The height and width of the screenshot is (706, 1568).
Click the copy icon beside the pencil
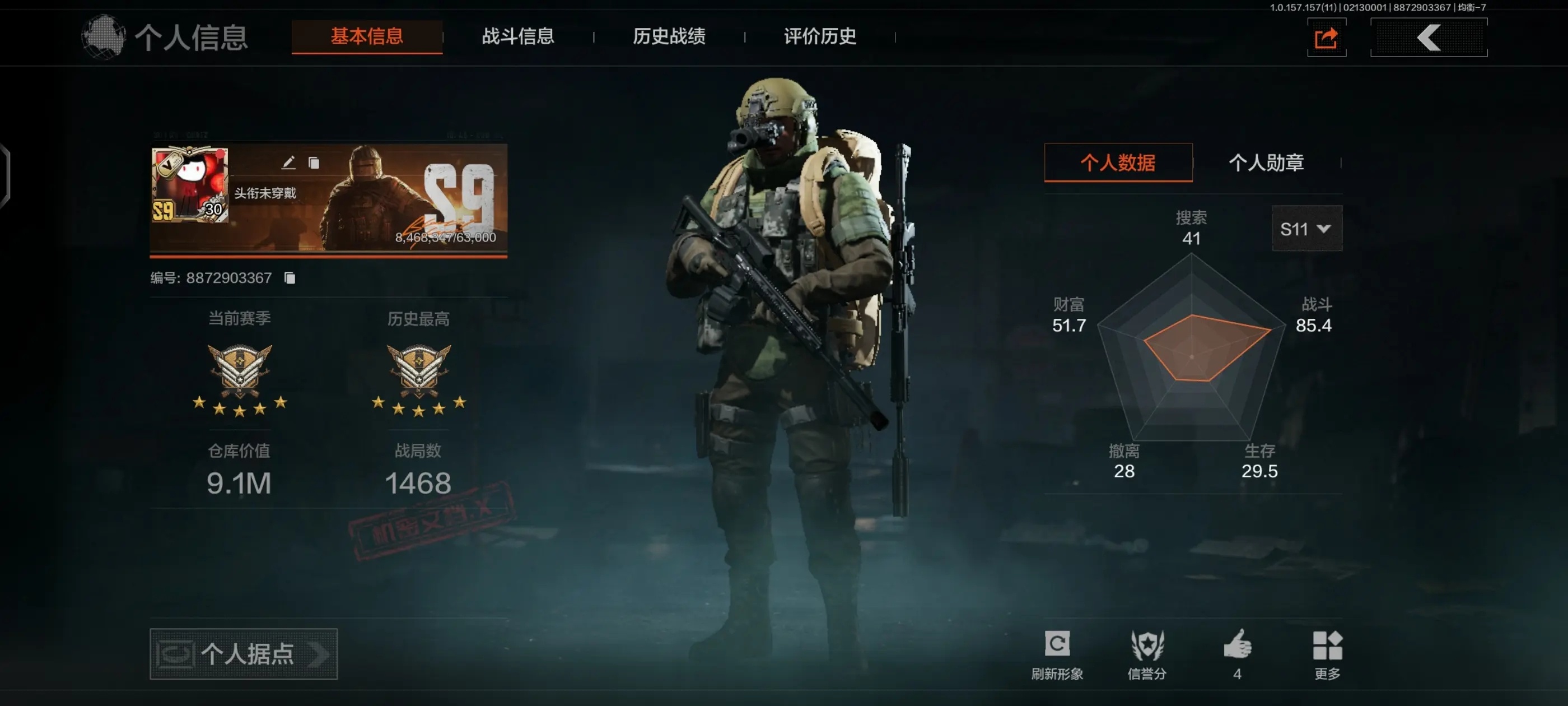pyautogui.click(x=314, y=162)
